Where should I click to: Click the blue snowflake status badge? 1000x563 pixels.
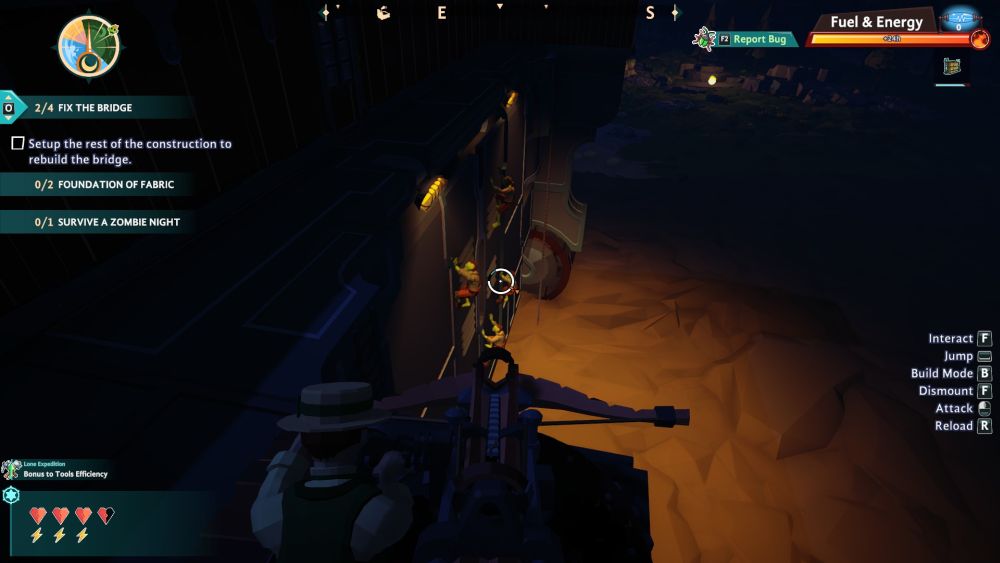point(11,496)
